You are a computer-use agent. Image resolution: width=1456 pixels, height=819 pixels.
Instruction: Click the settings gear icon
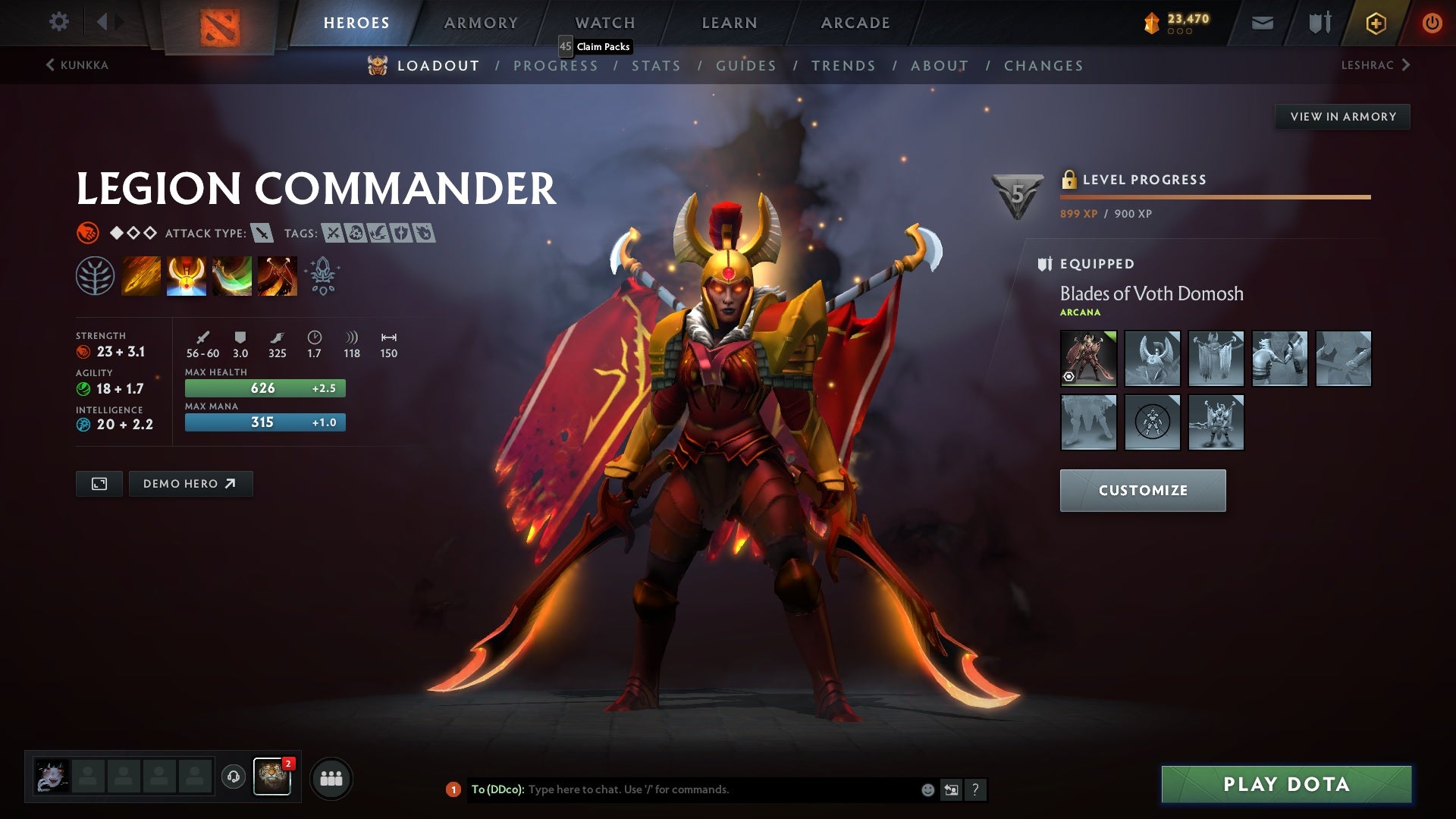pyautogui.click(x=58, y=22)
